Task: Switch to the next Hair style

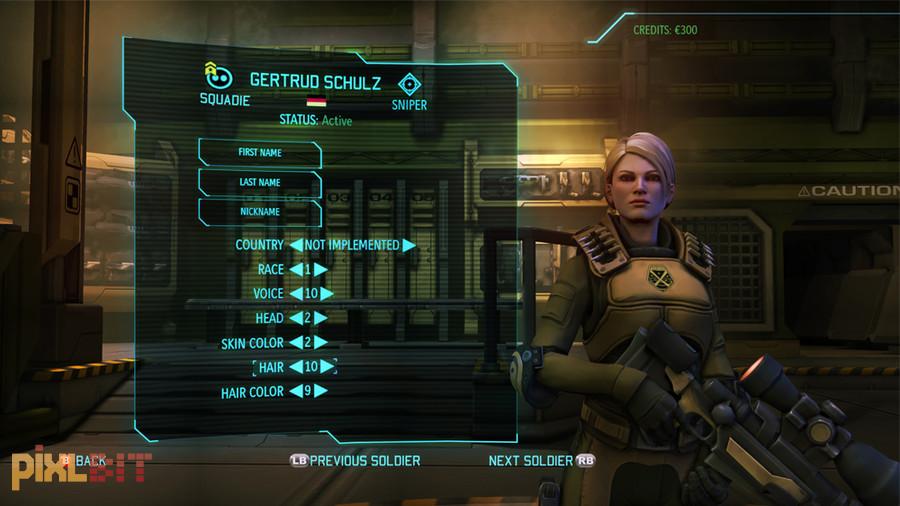Action: 328,367
